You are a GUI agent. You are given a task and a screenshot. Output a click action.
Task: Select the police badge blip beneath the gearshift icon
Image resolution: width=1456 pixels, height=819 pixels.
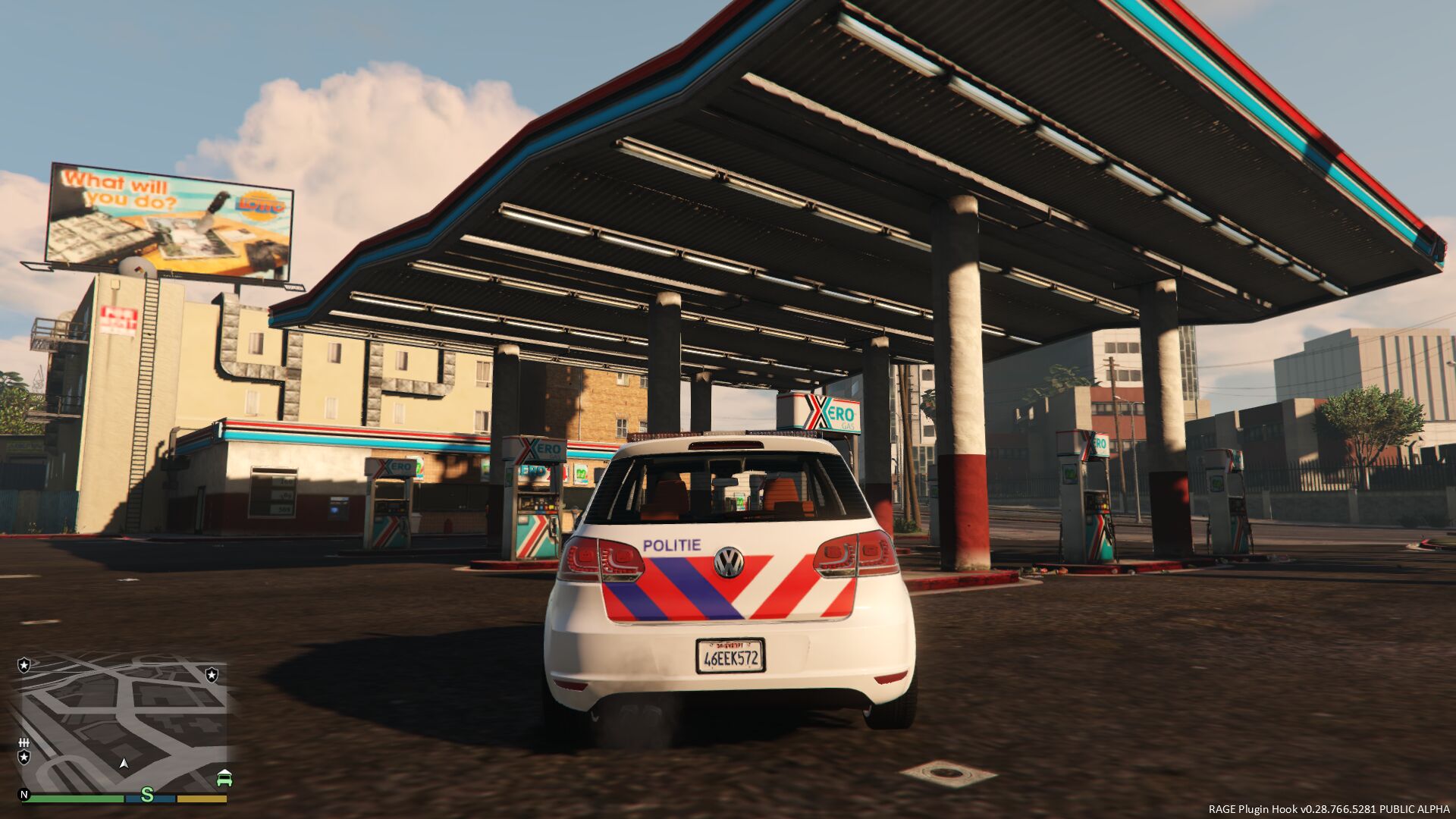tap(24, 758)
